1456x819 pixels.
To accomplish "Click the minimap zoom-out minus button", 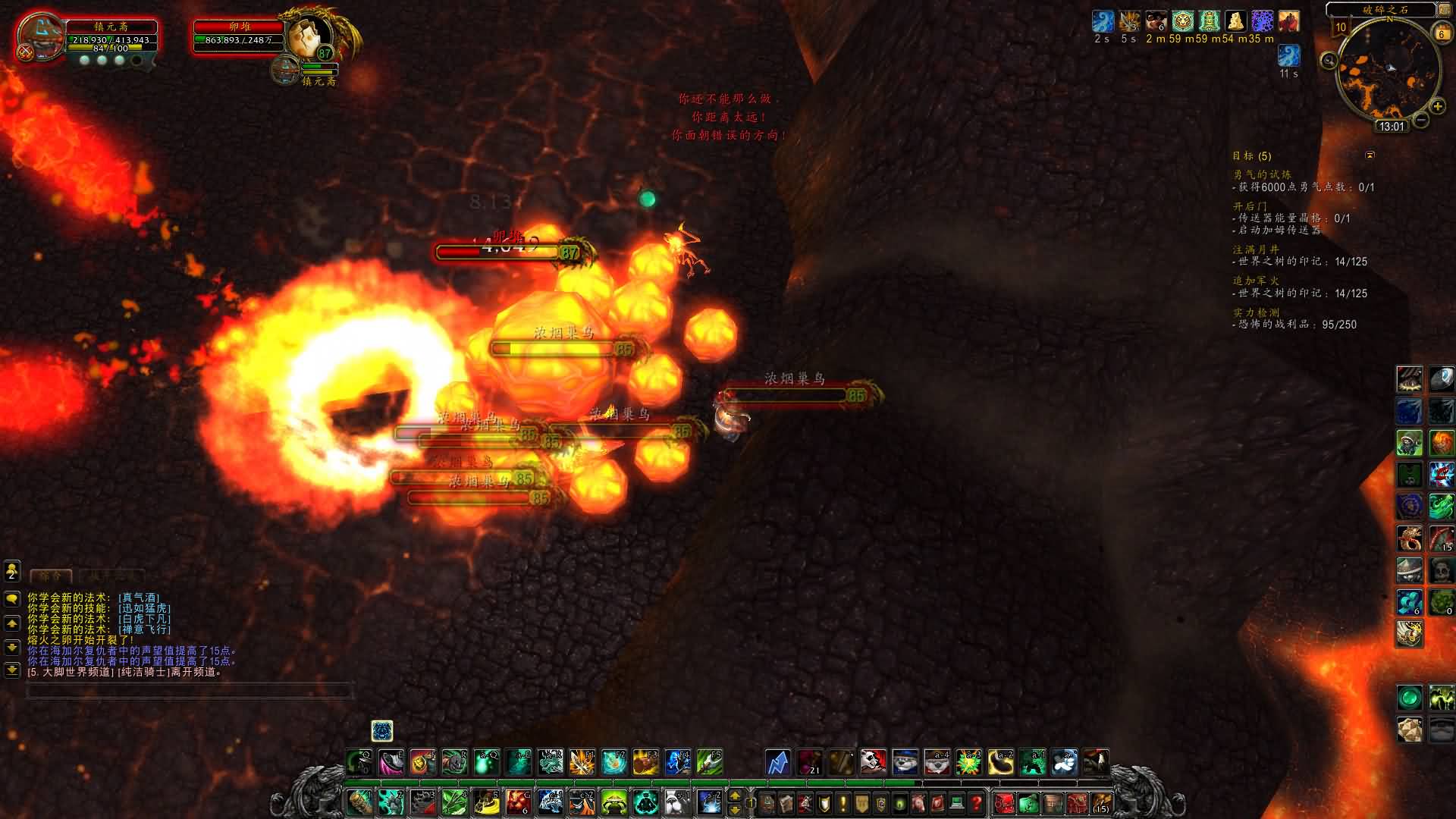I will (1421, 119).
